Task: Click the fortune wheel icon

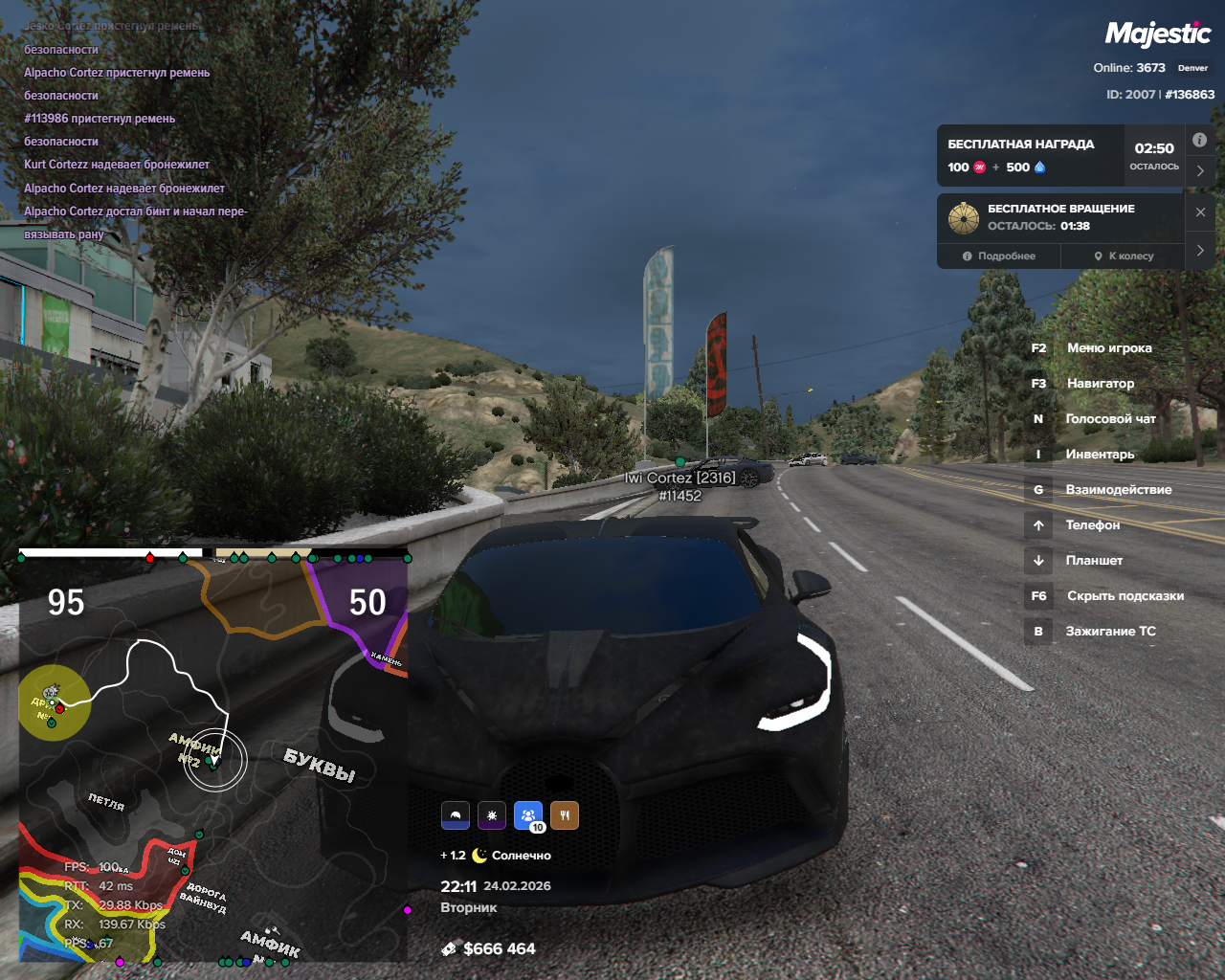Action: 964,217
